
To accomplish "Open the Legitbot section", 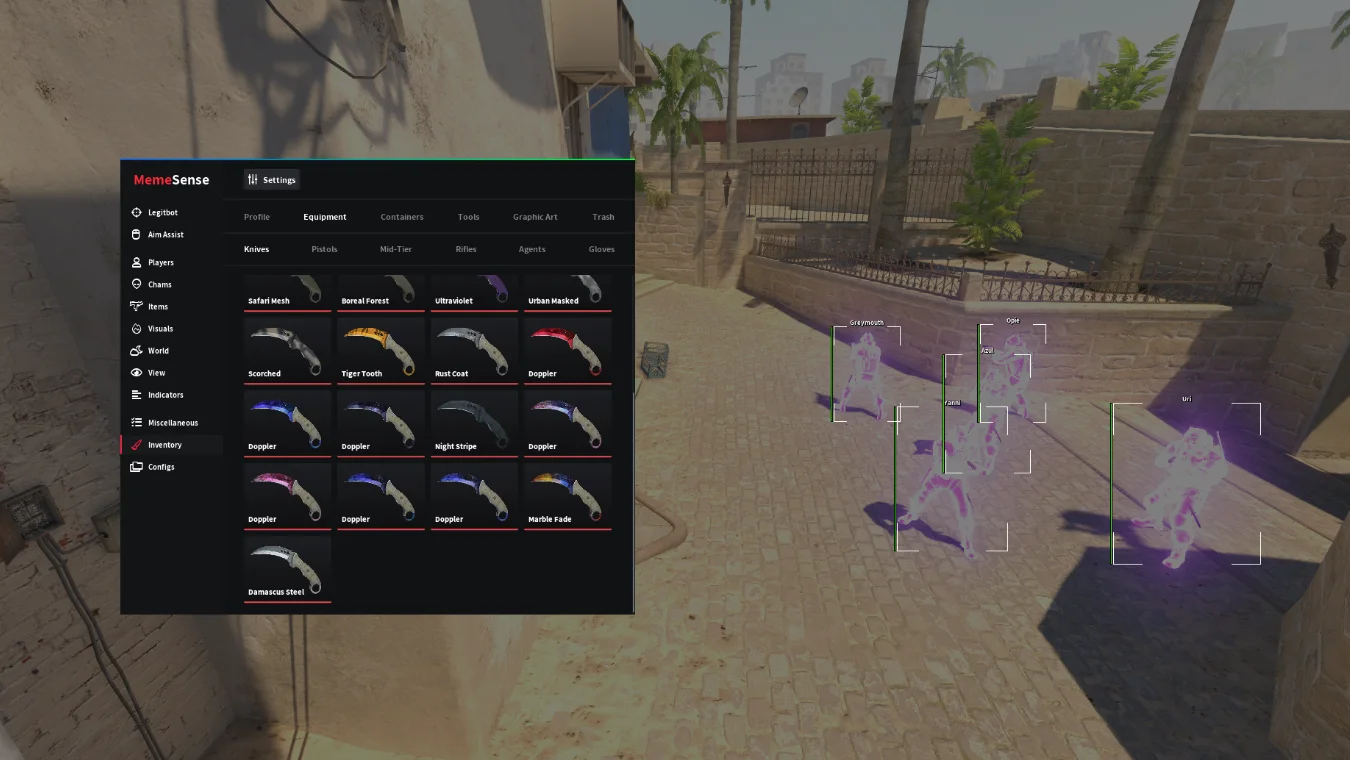I will pos(162,213).
